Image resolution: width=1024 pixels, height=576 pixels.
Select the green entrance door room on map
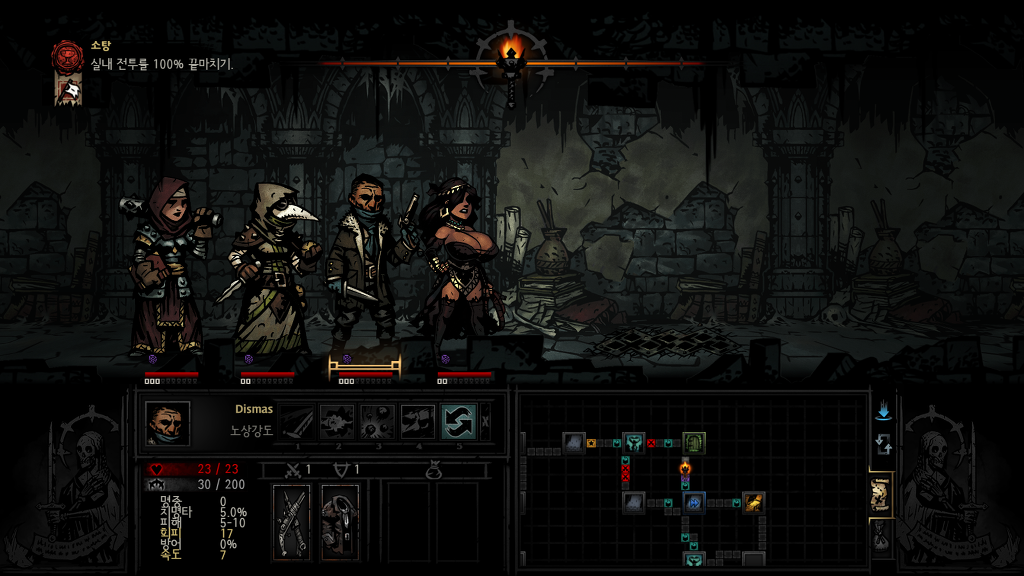[694, 442]
